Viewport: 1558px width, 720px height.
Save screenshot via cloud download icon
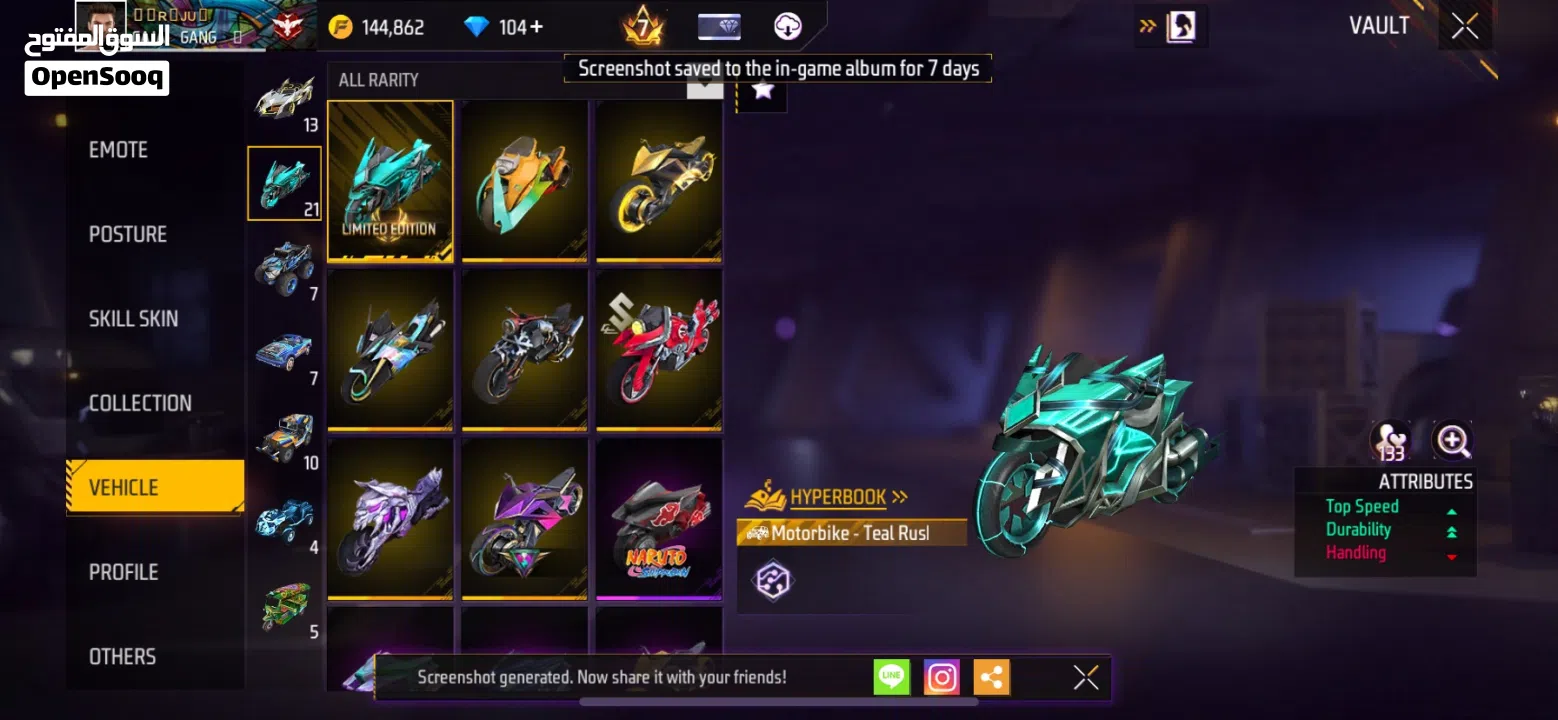coord(789,26)
